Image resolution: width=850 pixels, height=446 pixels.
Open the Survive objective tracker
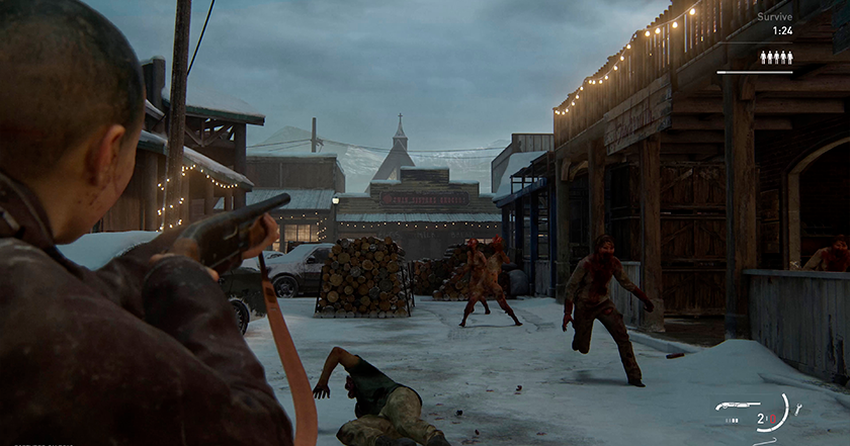(774, 17)
